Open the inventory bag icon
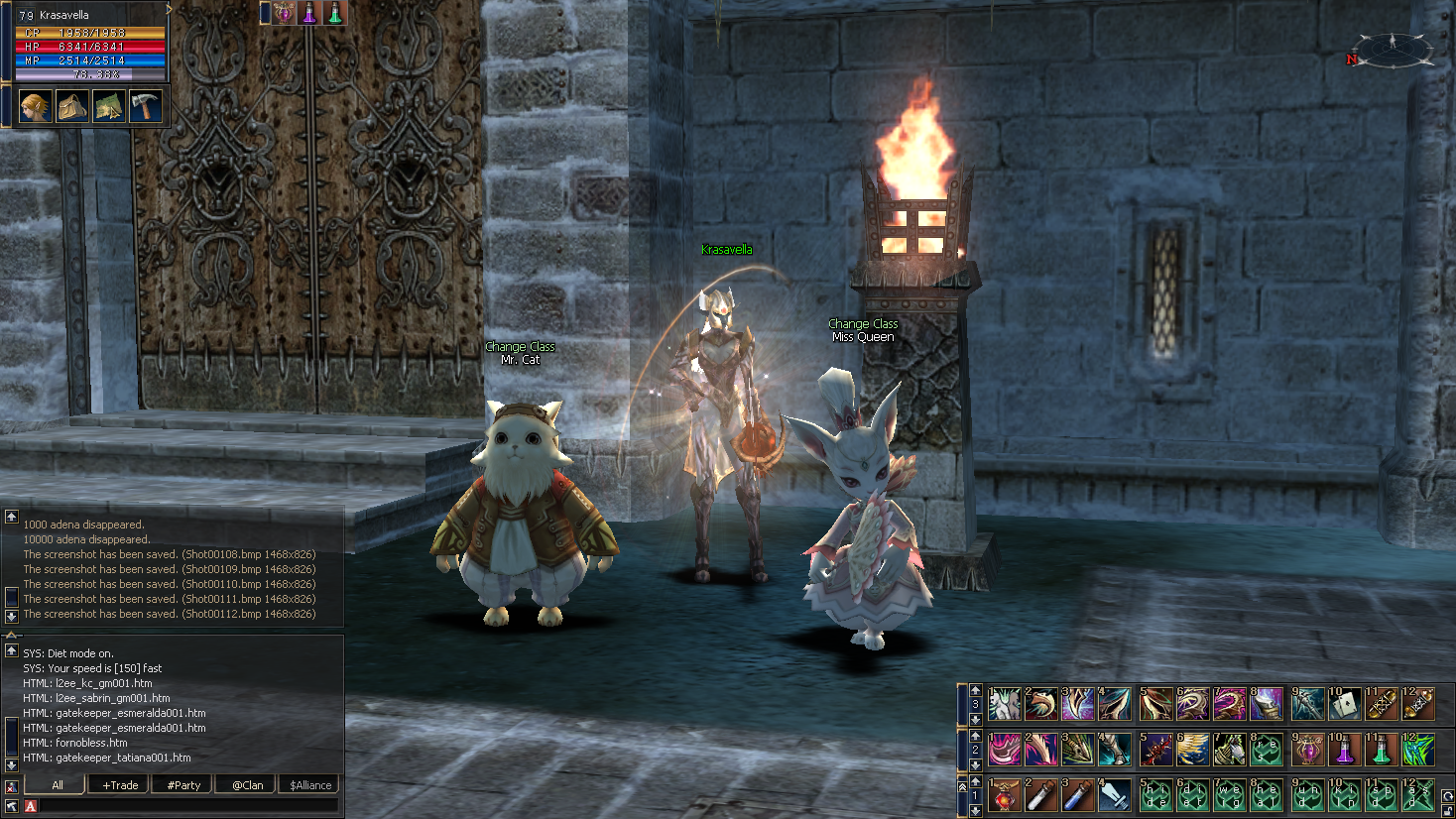Screen dimensions: 1456x819 pyautogui.click(x=71, y=106)
